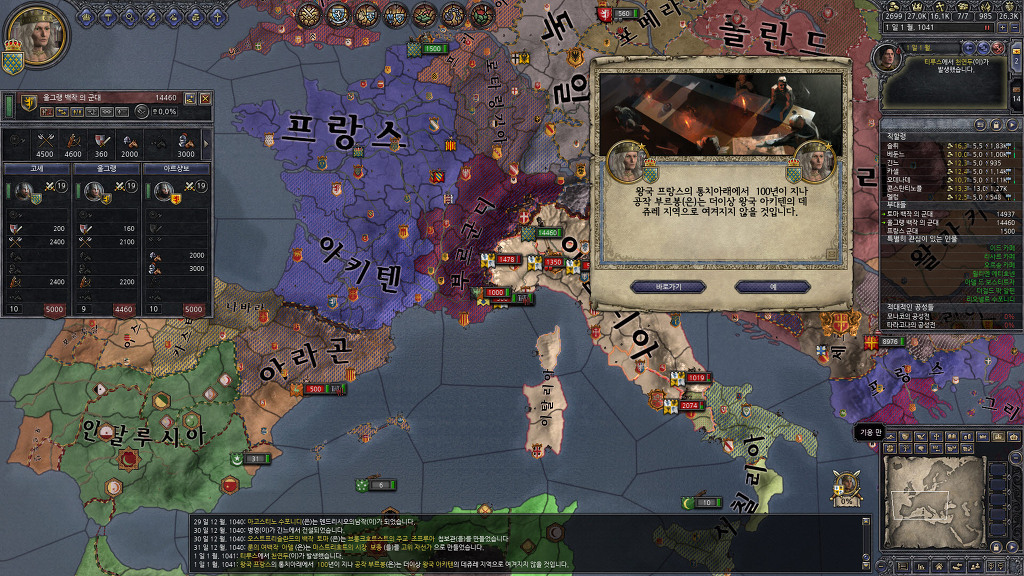1024x576 pixels.
Task: Close the 올그랭 army panel
Action: click(205, 98)
